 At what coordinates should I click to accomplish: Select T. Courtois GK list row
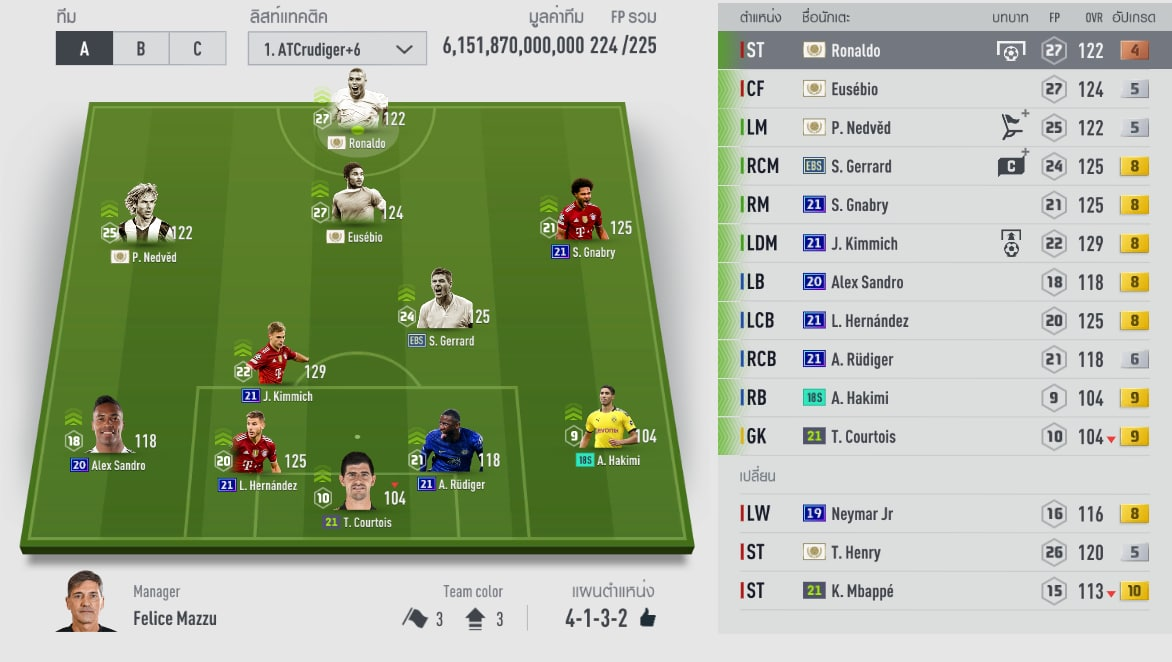[x=940, y=436]
